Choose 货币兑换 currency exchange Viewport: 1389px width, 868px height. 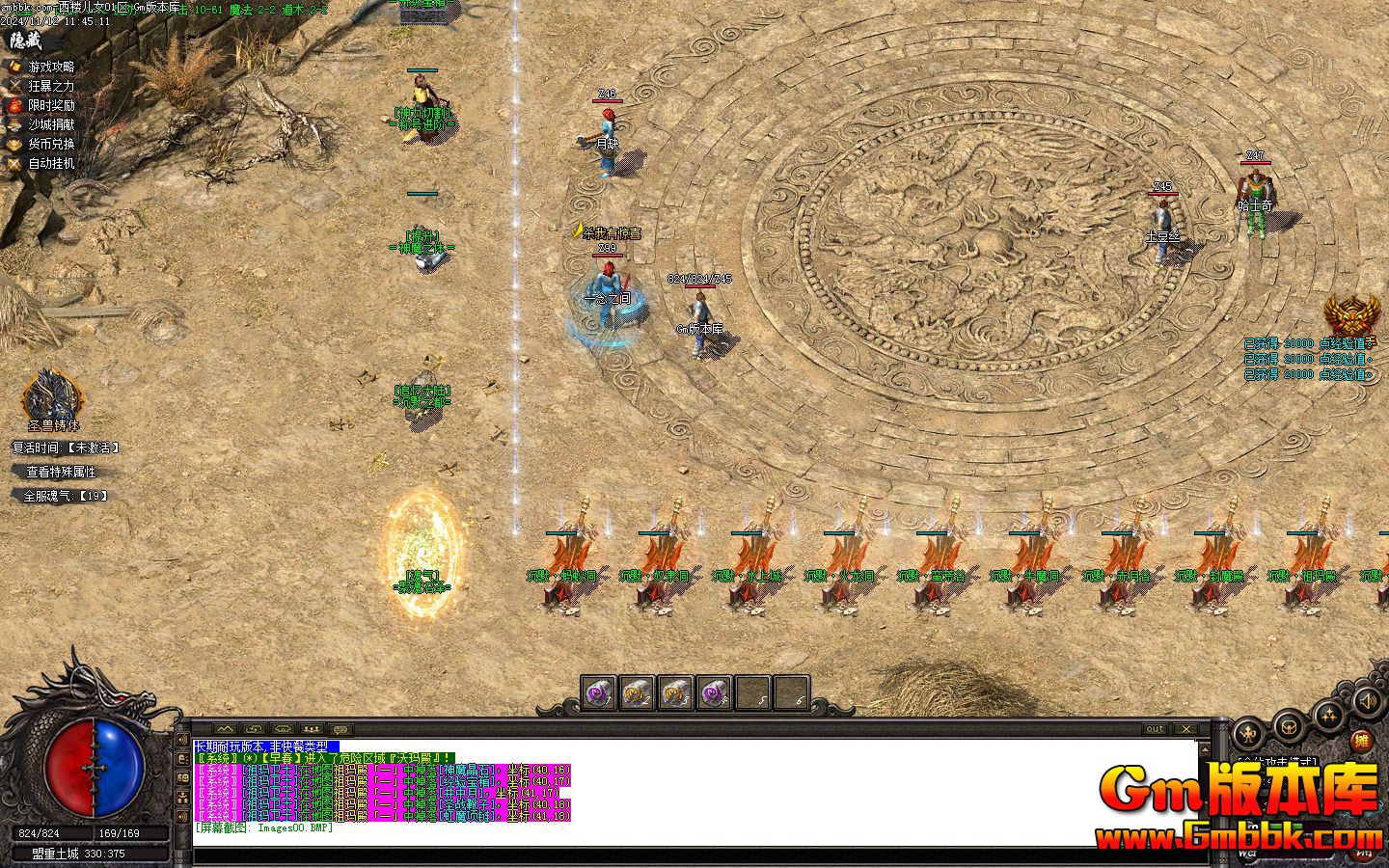(x=50, y=144)
